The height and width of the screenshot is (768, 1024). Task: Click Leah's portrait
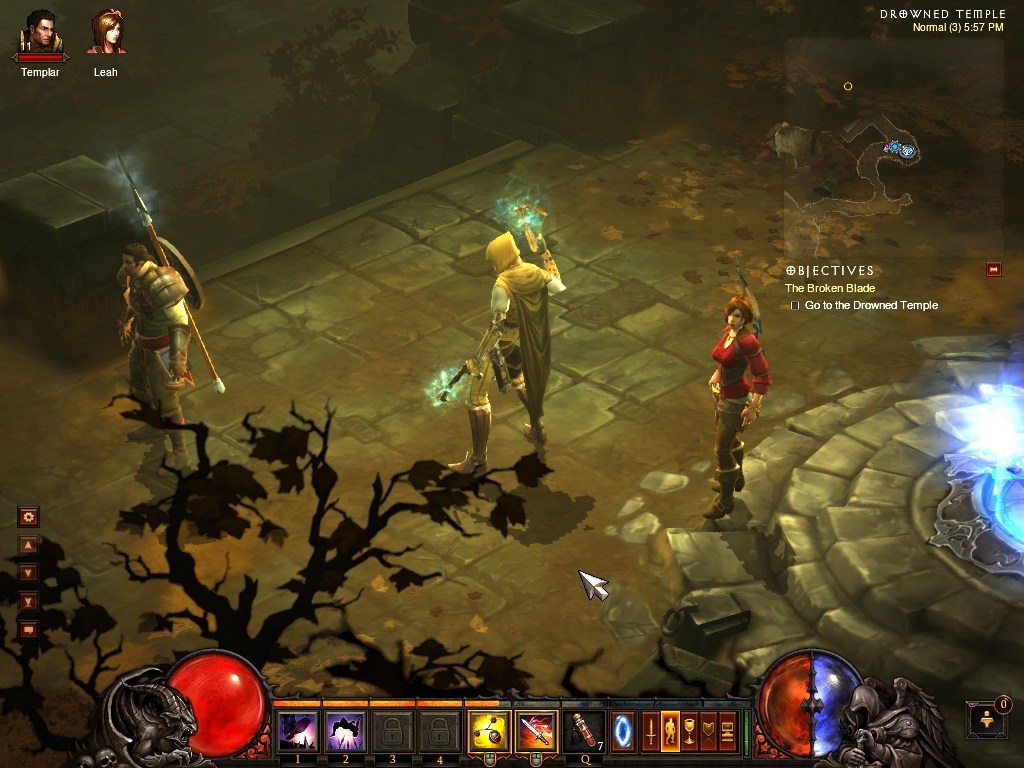click(x=105, y=34)
